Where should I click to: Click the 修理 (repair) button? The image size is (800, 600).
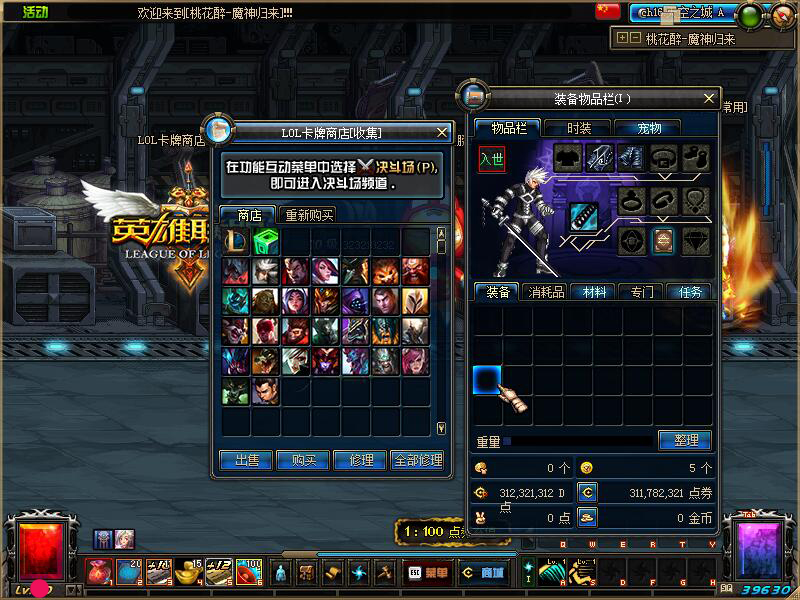click(x=360, y=460)
